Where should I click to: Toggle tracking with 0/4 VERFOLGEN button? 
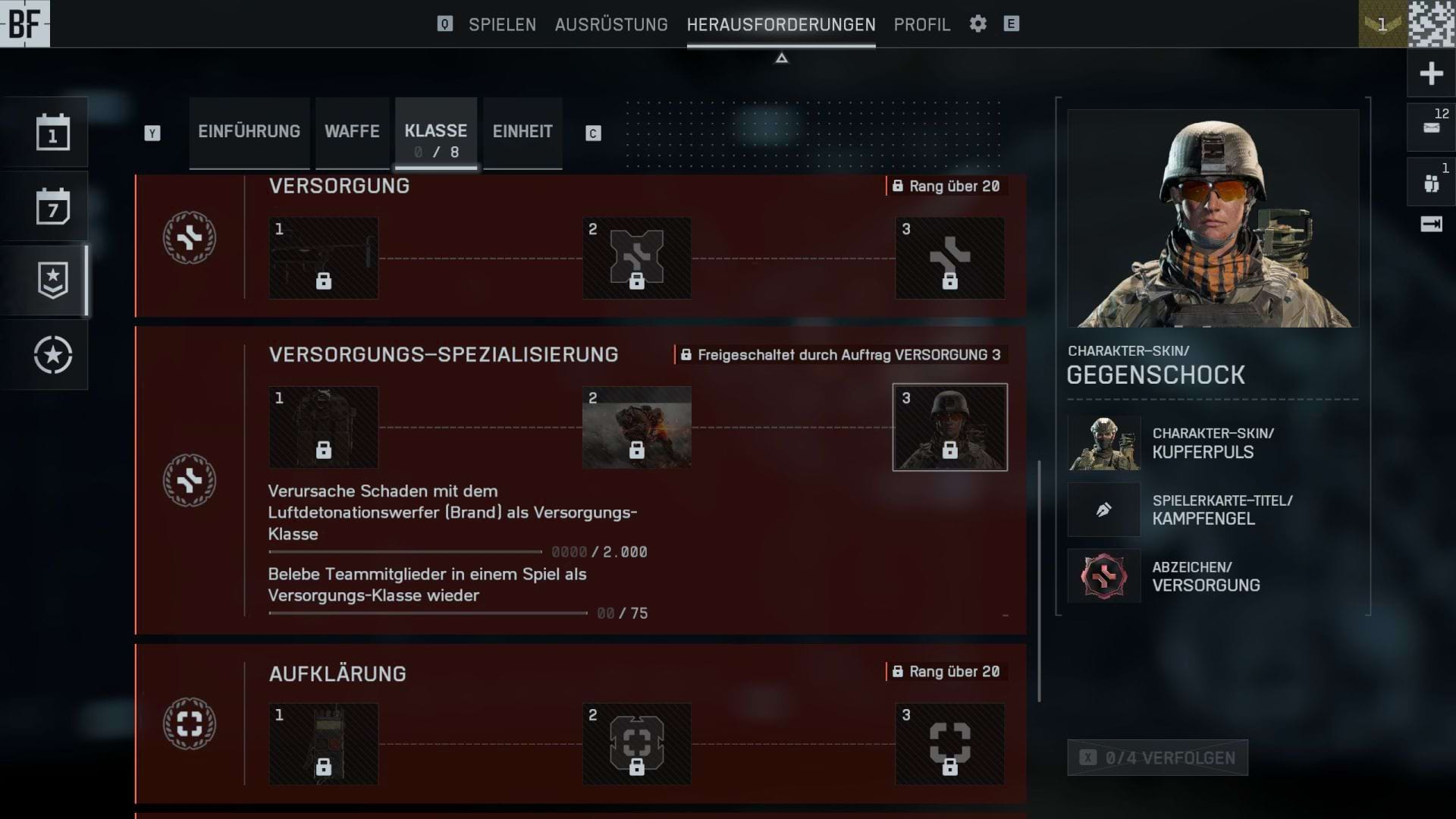tap(1157, 758)
